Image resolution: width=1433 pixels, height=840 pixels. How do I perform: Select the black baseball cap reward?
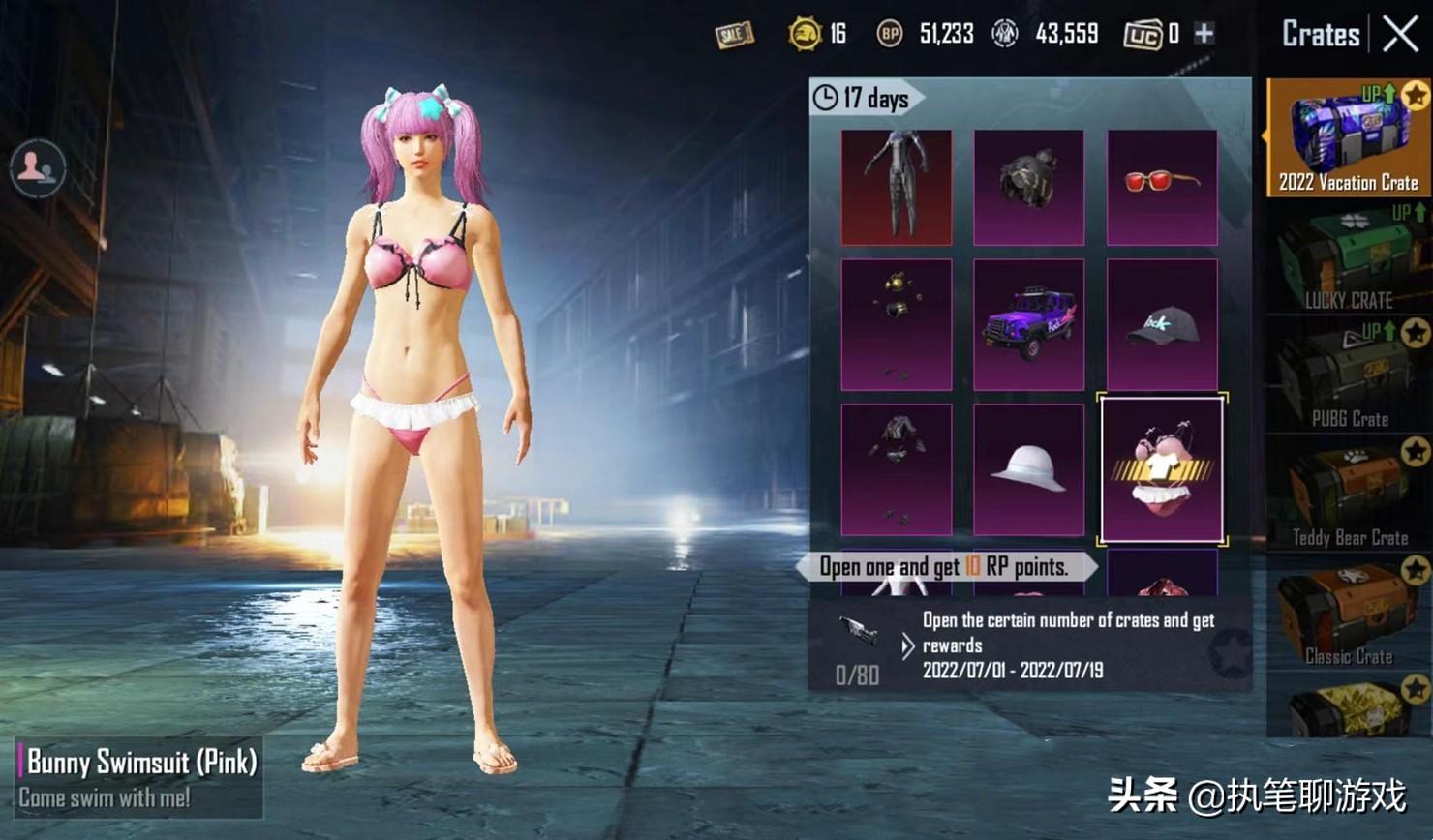(1162, 324)
